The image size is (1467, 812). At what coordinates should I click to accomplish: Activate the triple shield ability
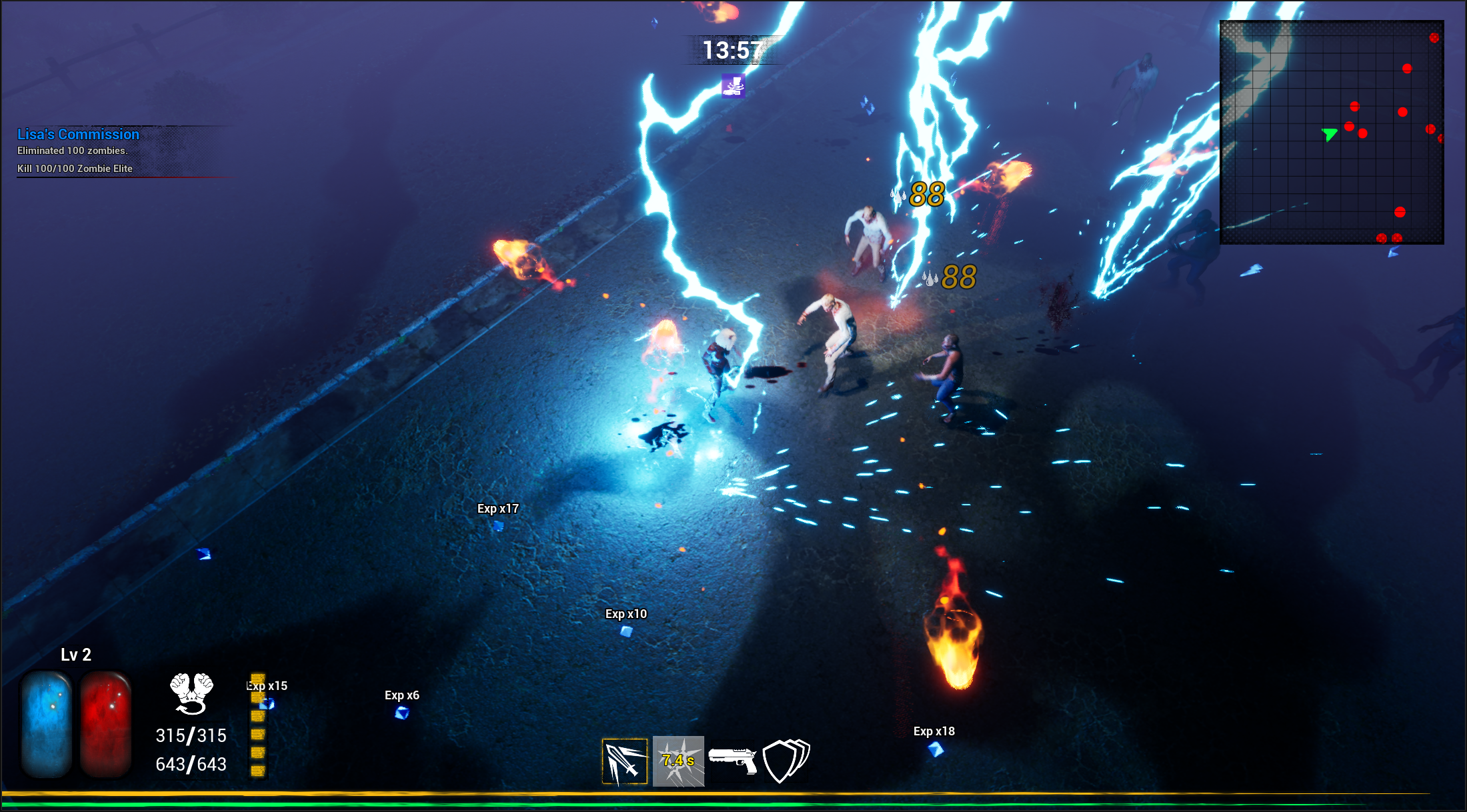point(786,761)
